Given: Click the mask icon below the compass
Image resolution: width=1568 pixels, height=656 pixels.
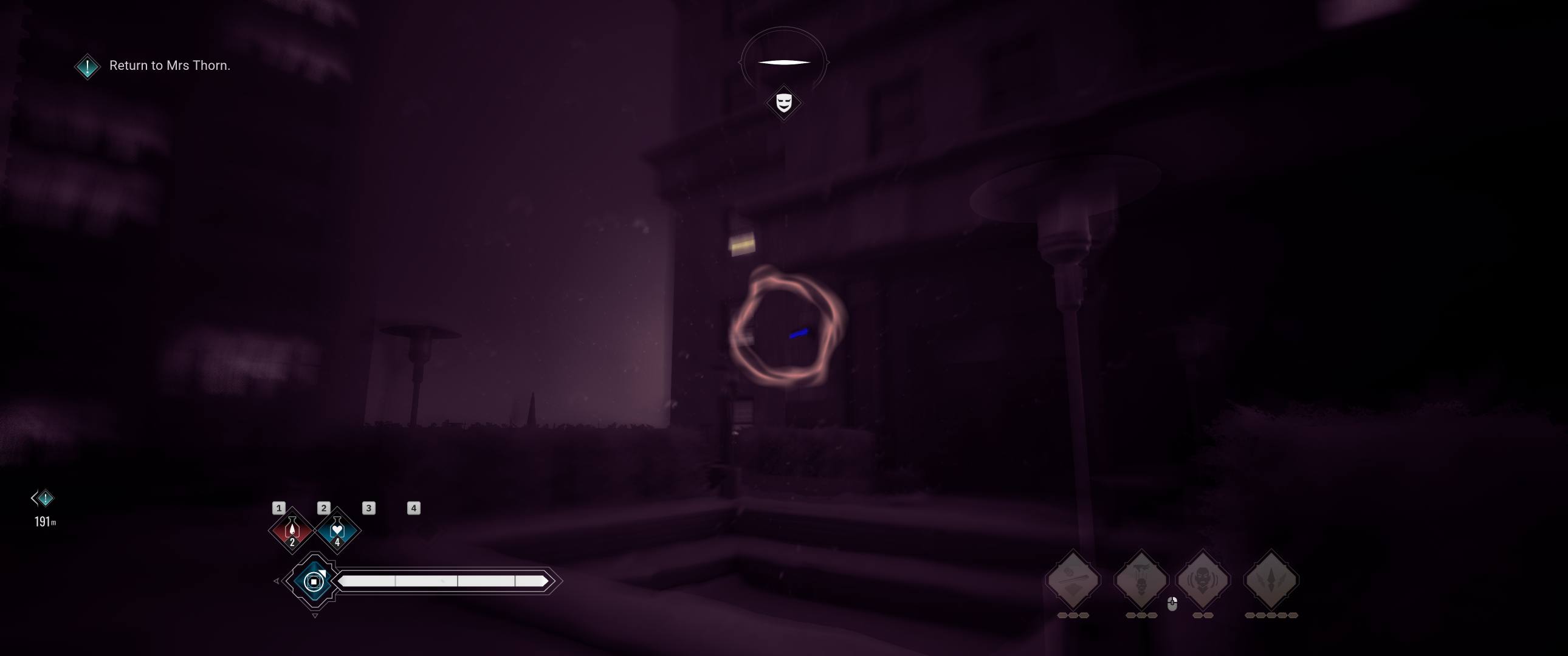Looking at the screenshot, I should pos(783,103).
